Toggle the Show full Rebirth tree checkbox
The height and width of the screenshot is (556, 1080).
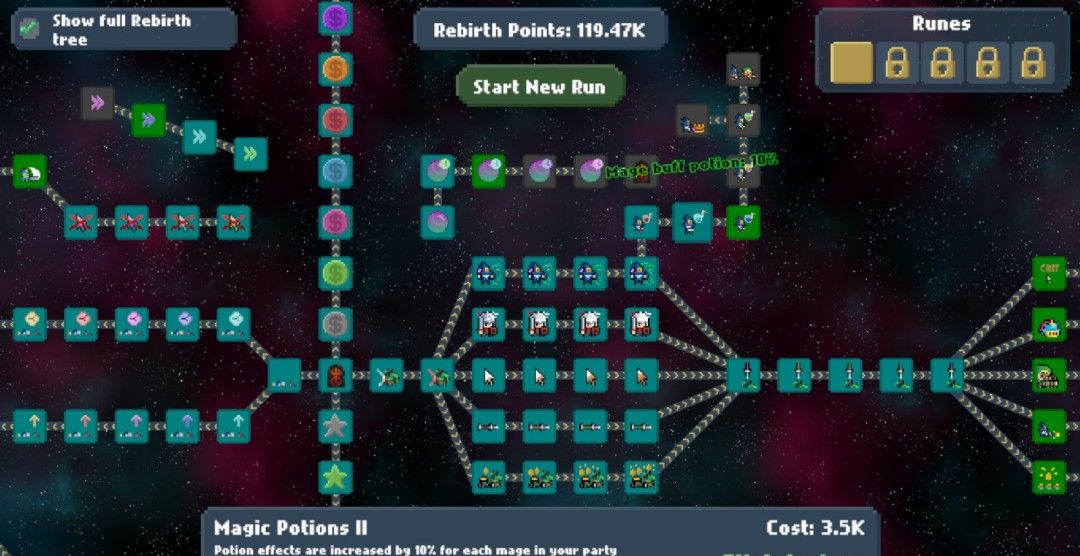(x=30, y=28)
